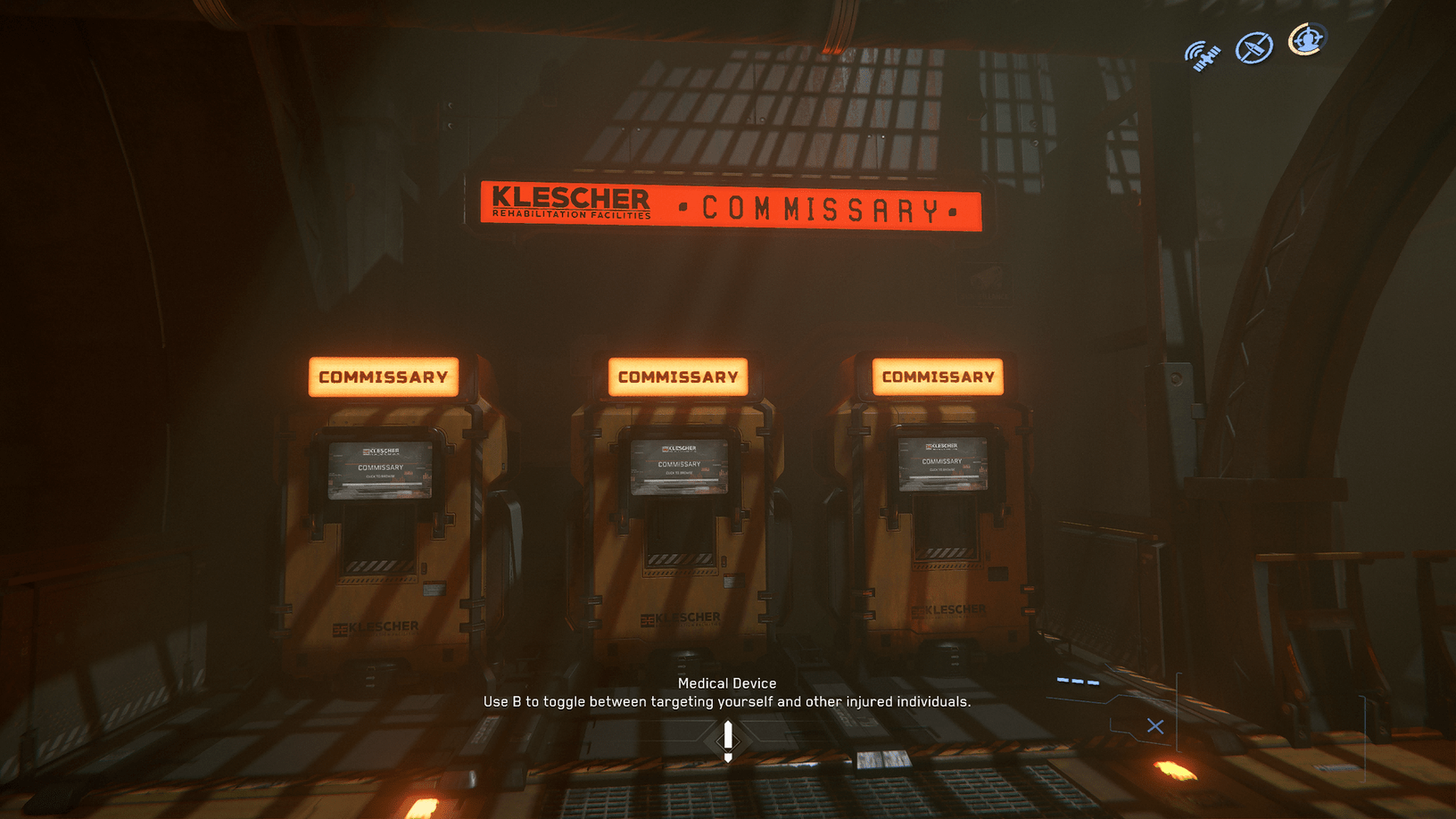Click the crossed-out bullet weapon-safety icon
1456x819 pixels.
[1253, 47]
